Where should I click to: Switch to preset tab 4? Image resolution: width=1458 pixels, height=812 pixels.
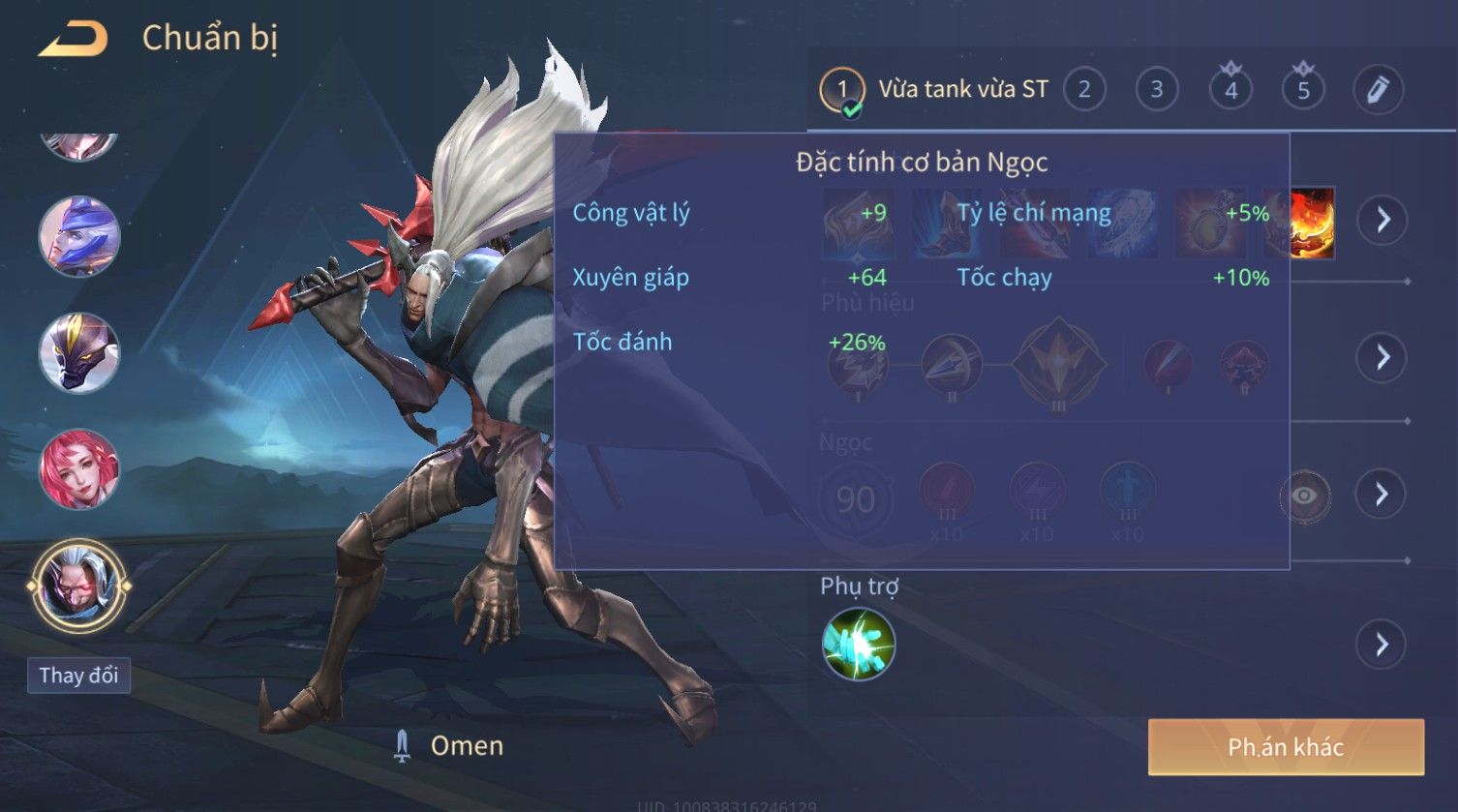click(1230, 90)
